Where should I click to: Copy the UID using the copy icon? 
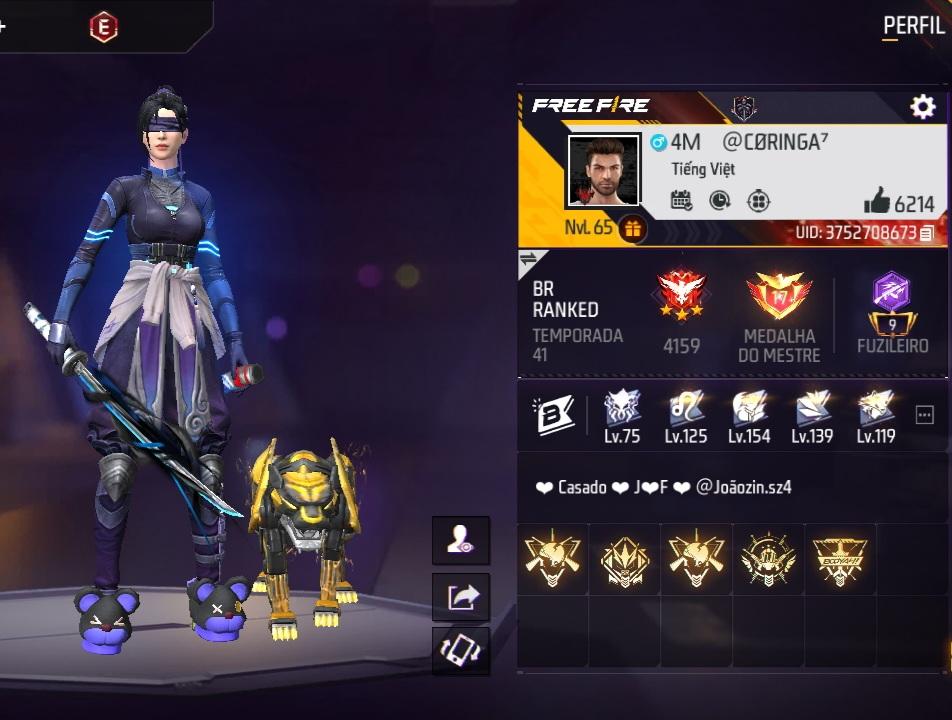927,233
